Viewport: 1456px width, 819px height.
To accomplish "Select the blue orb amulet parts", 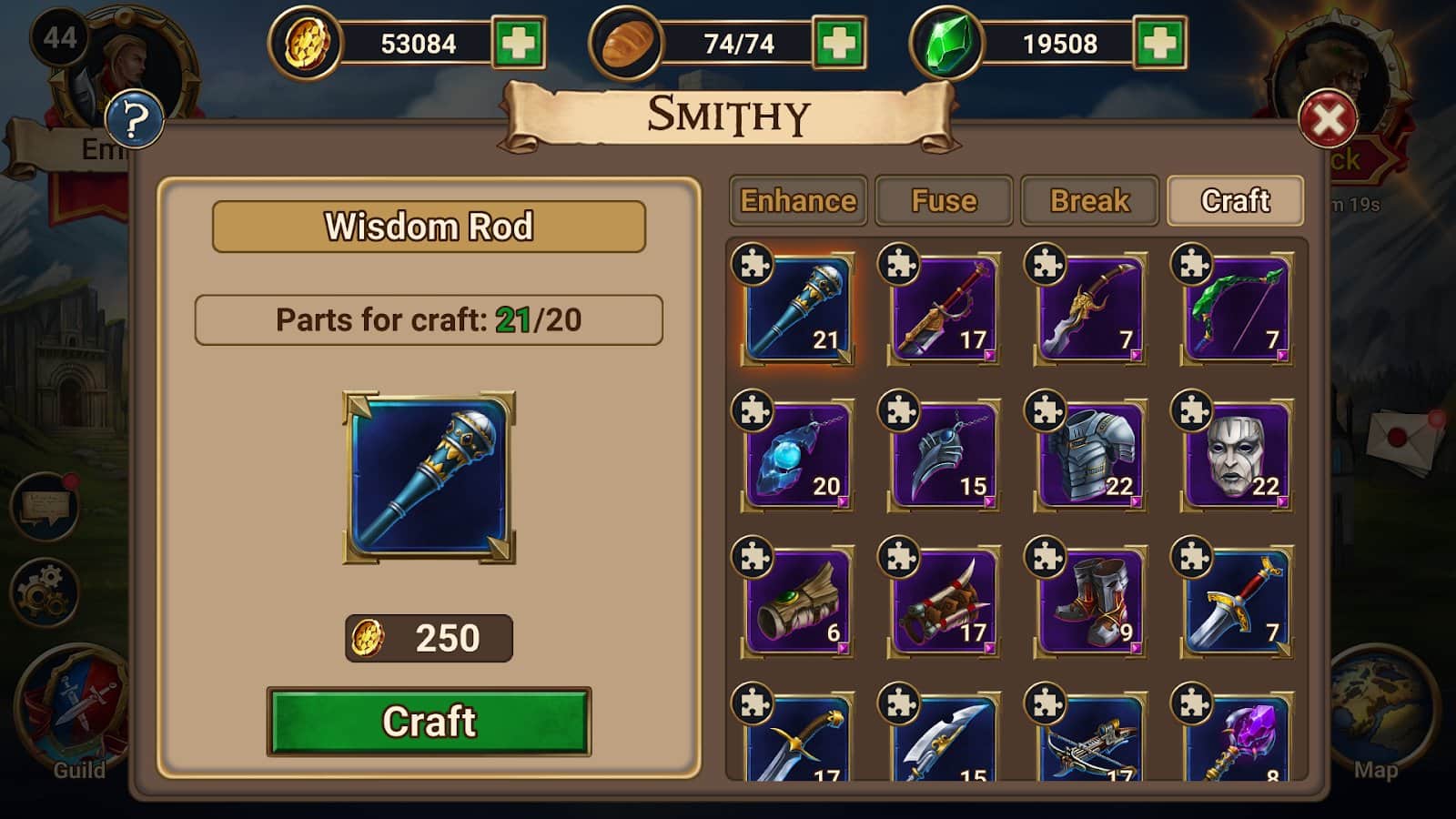I will point(798,455).
